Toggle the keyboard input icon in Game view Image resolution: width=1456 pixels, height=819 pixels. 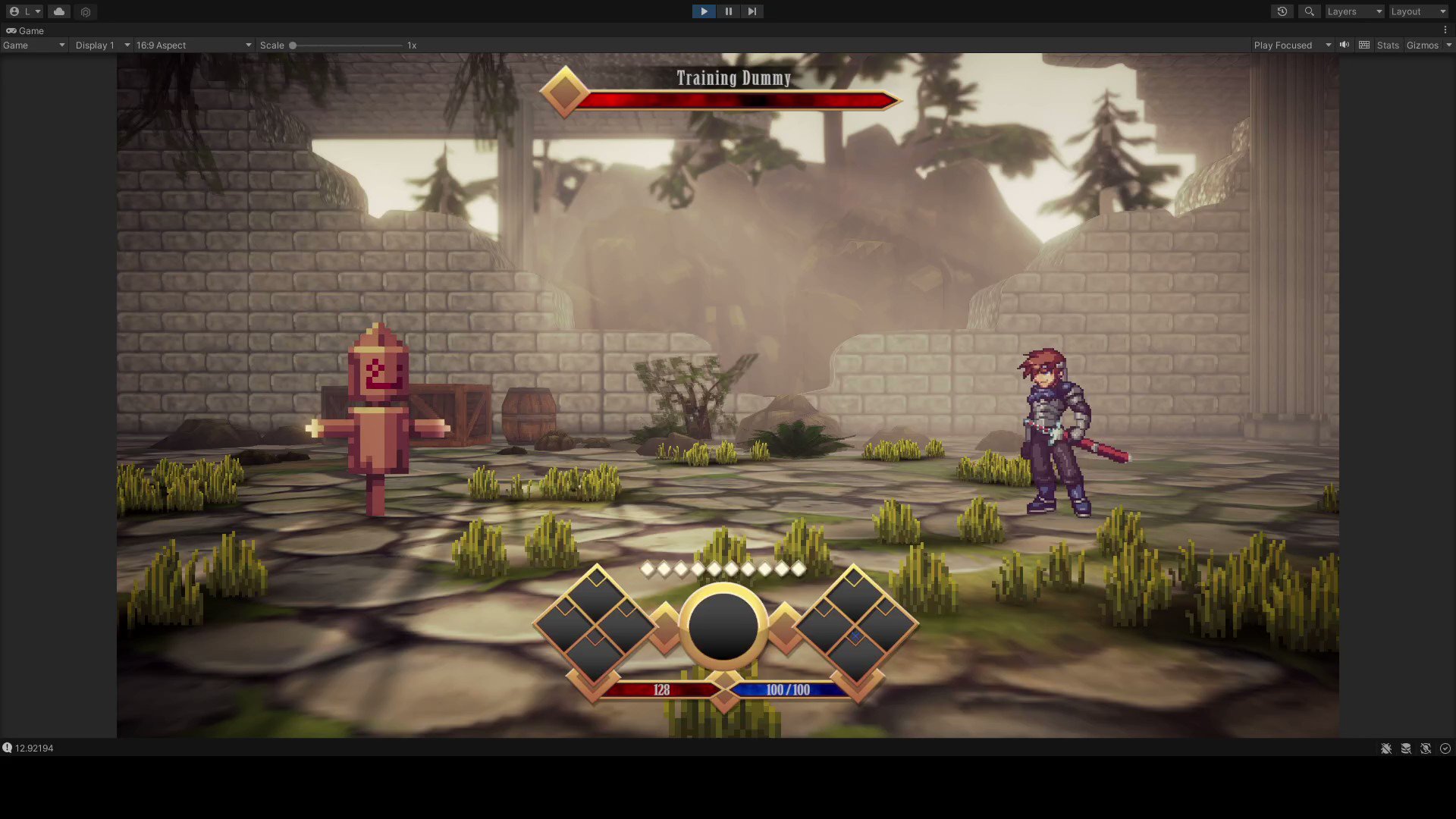coord(1363,45)
